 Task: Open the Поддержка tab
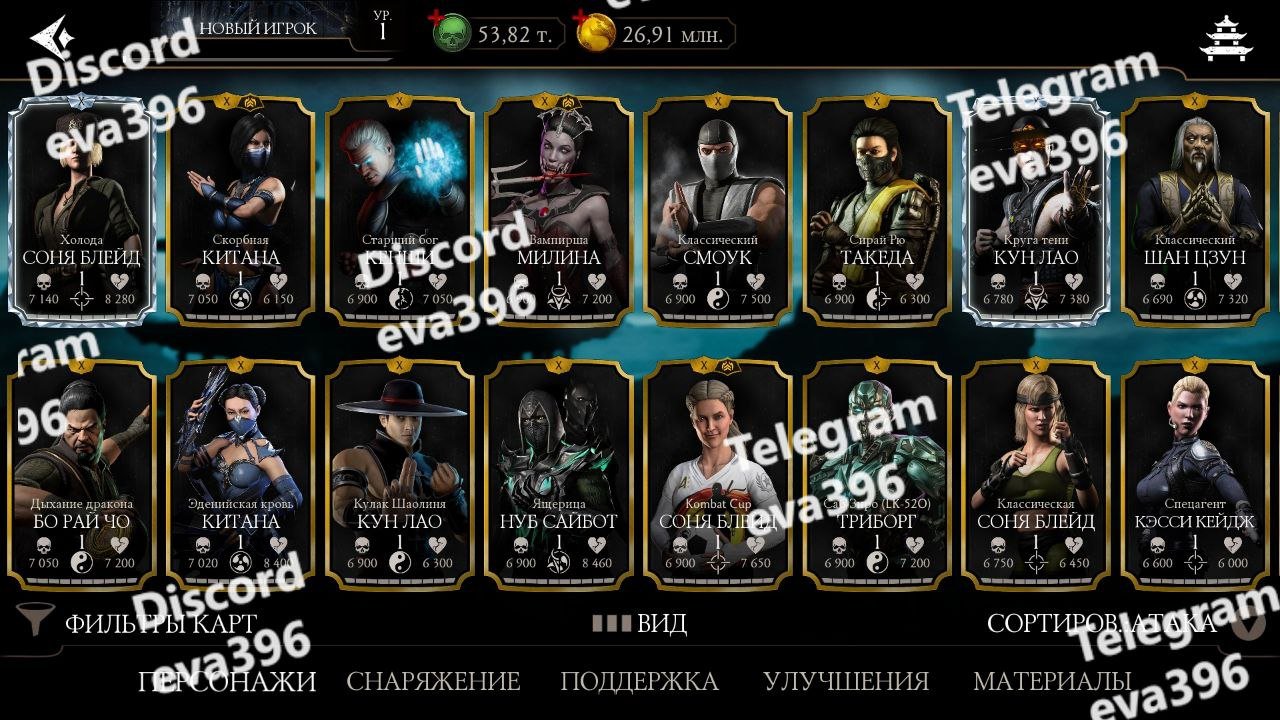[639, 681]
